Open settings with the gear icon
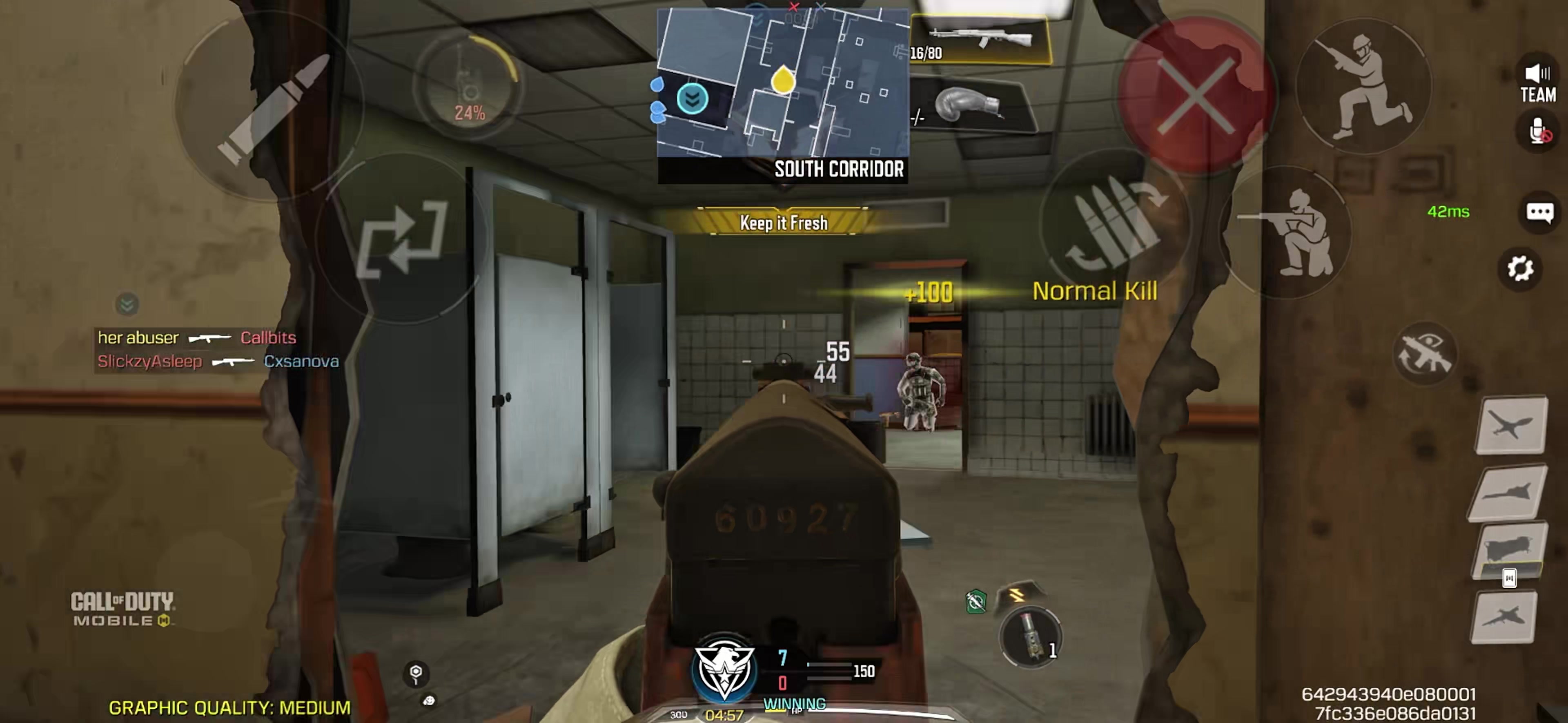This screenshot has height=723, width=1568. [x=1519, y=269]
